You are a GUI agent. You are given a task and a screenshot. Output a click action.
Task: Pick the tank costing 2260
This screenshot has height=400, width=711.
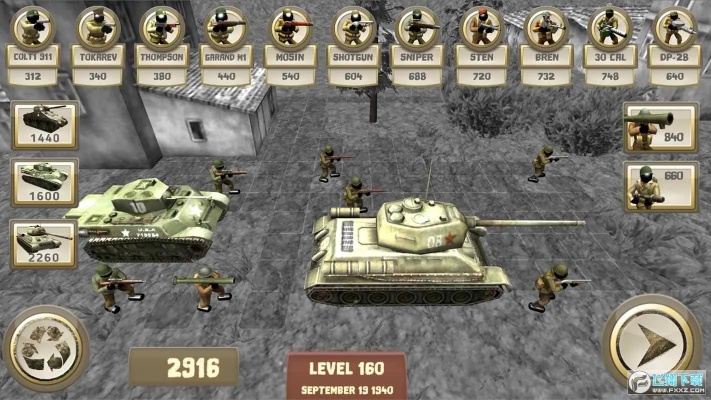tap(43, 243)
